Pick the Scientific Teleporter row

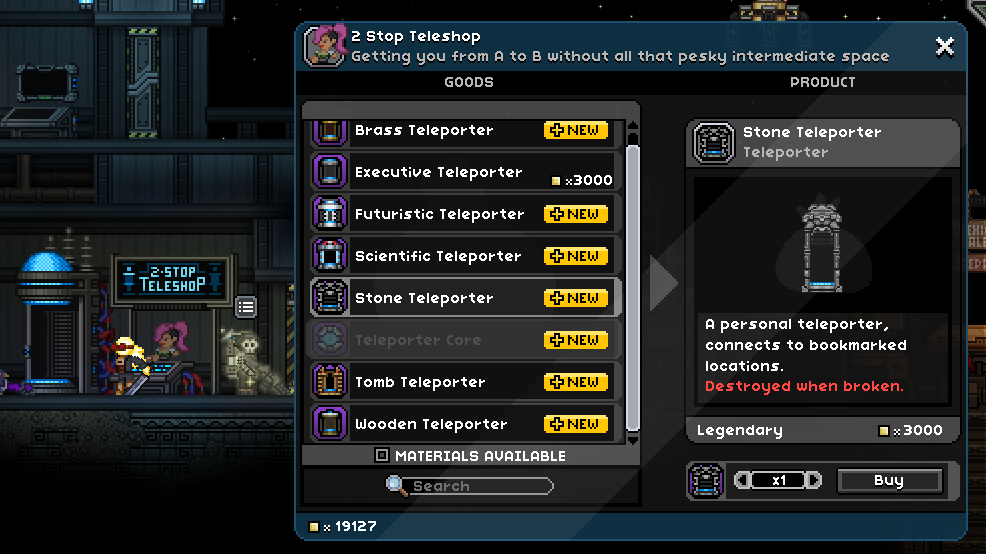(462, 256)
